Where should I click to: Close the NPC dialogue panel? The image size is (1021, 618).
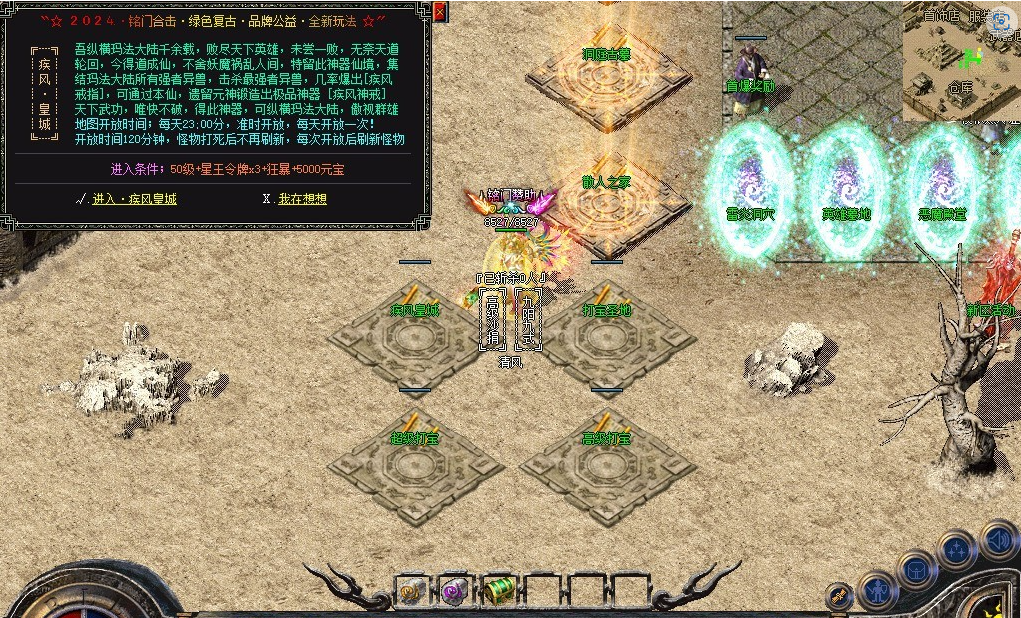point(441,12)
